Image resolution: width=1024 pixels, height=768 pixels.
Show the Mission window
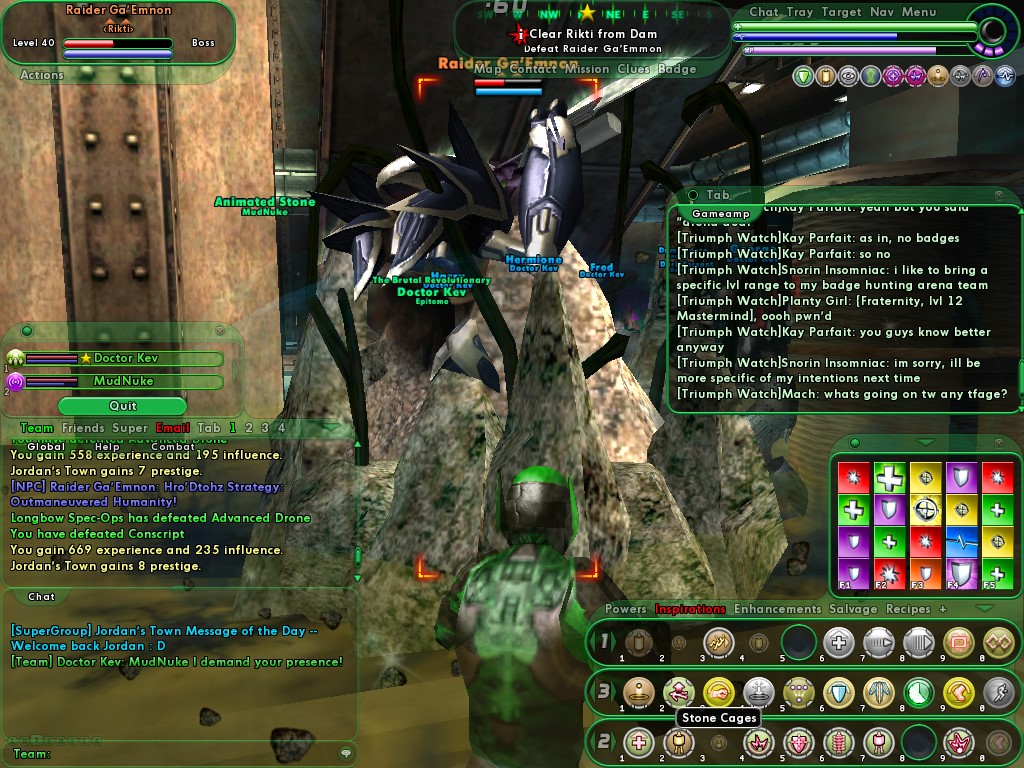pyautogui.click(x=587, y=69)
